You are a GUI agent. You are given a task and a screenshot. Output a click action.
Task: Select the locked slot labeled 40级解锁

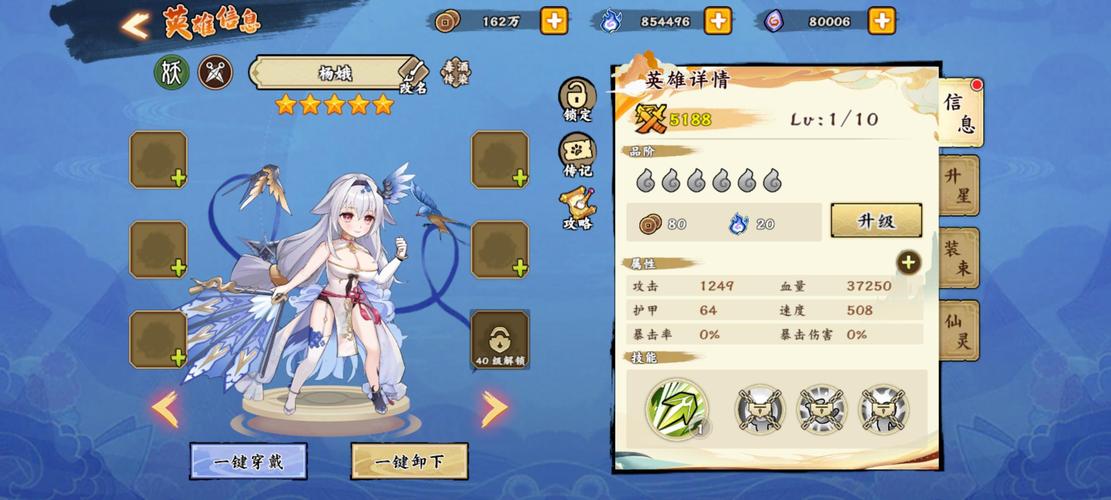[500, 339]
